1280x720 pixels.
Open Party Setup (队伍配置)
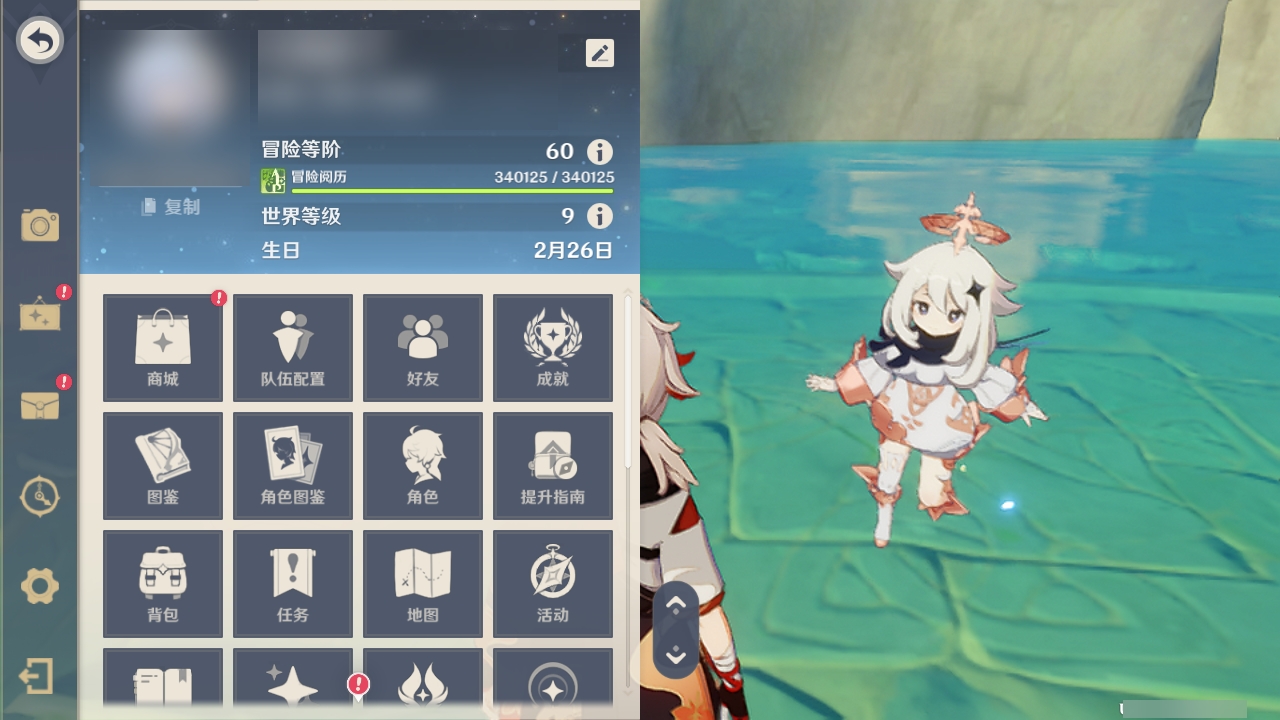pos(292,347)
